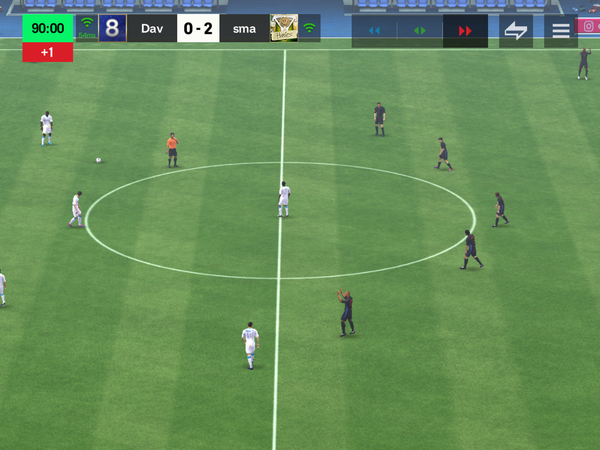
Task: Select the sma team crest
Action: [284, 28]
